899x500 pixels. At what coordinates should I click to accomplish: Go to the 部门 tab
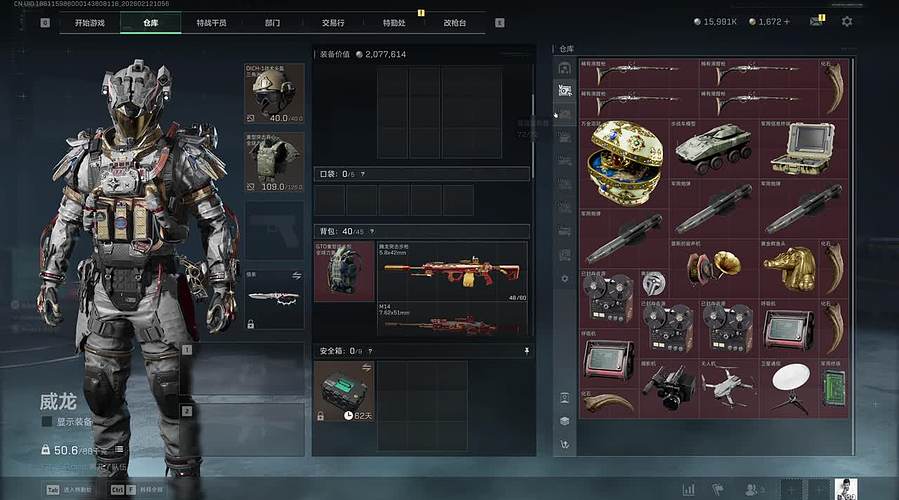[272, 22]
